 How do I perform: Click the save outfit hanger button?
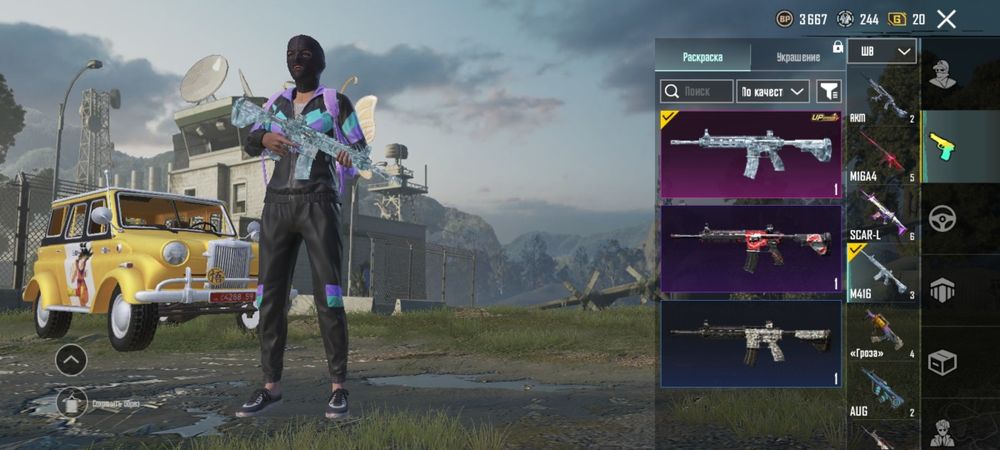(x=71, y=402)
